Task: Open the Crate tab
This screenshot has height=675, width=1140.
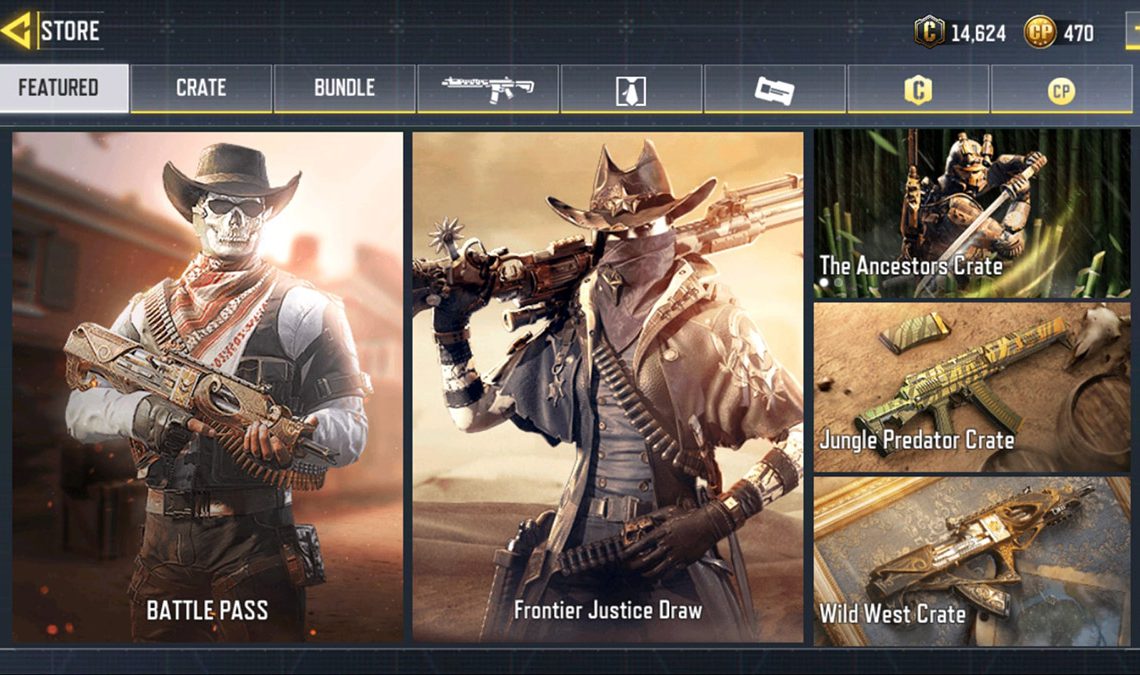Action: click(x=201, y=88)
